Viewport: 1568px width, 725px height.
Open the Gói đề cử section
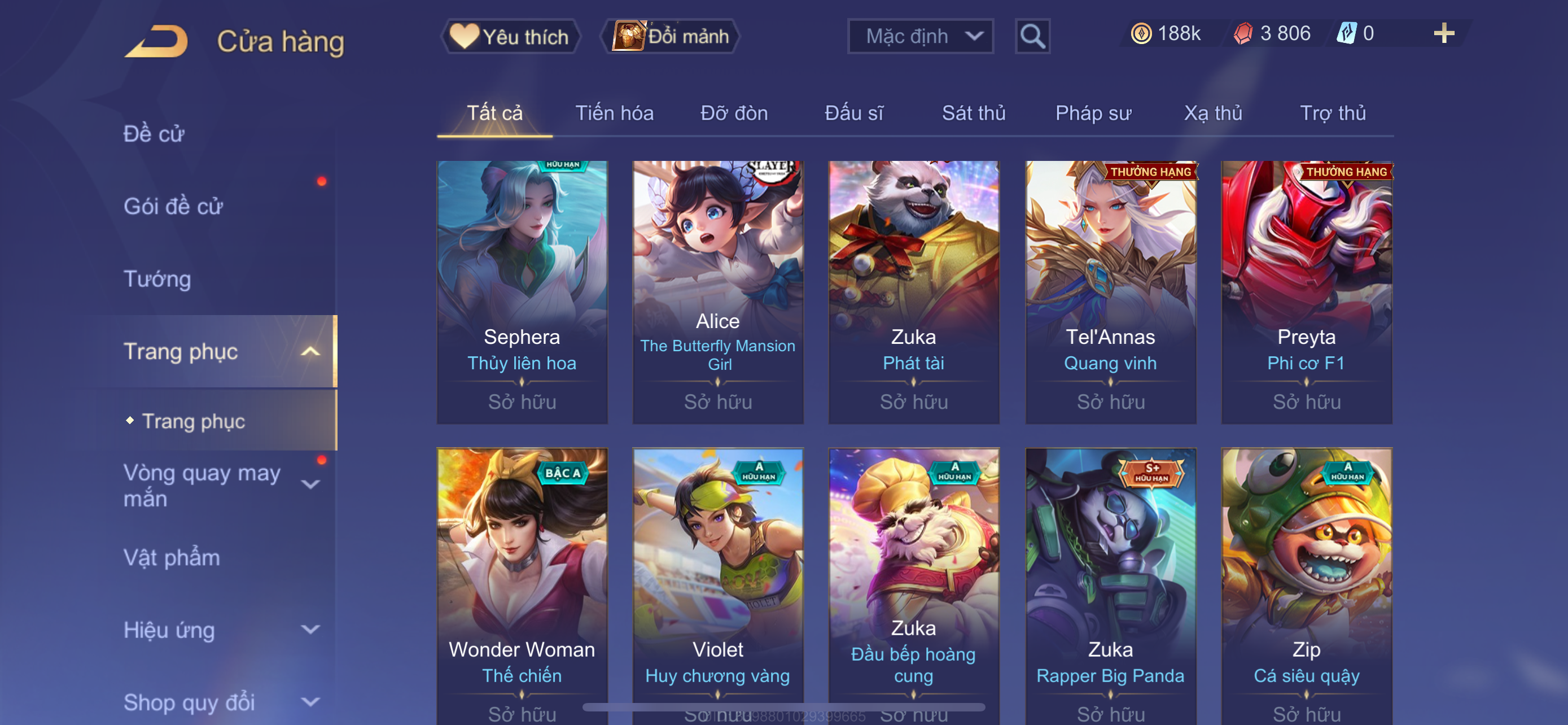[x=173, y=206]
